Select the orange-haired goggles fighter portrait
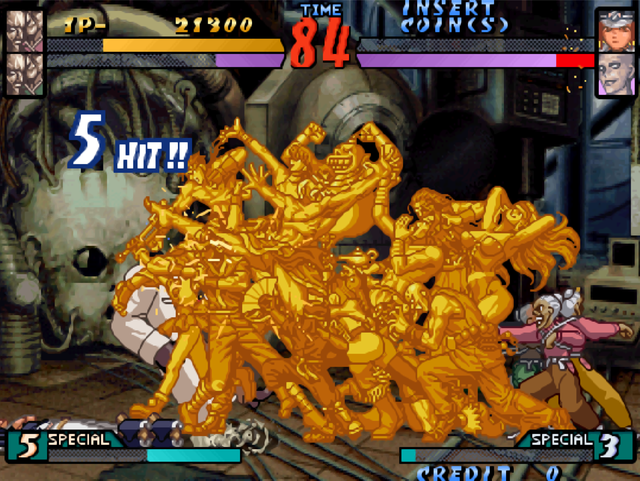Image resolution: width=640 pixels, height=481 pixels. pyautogui.click(x=616, y=30)
